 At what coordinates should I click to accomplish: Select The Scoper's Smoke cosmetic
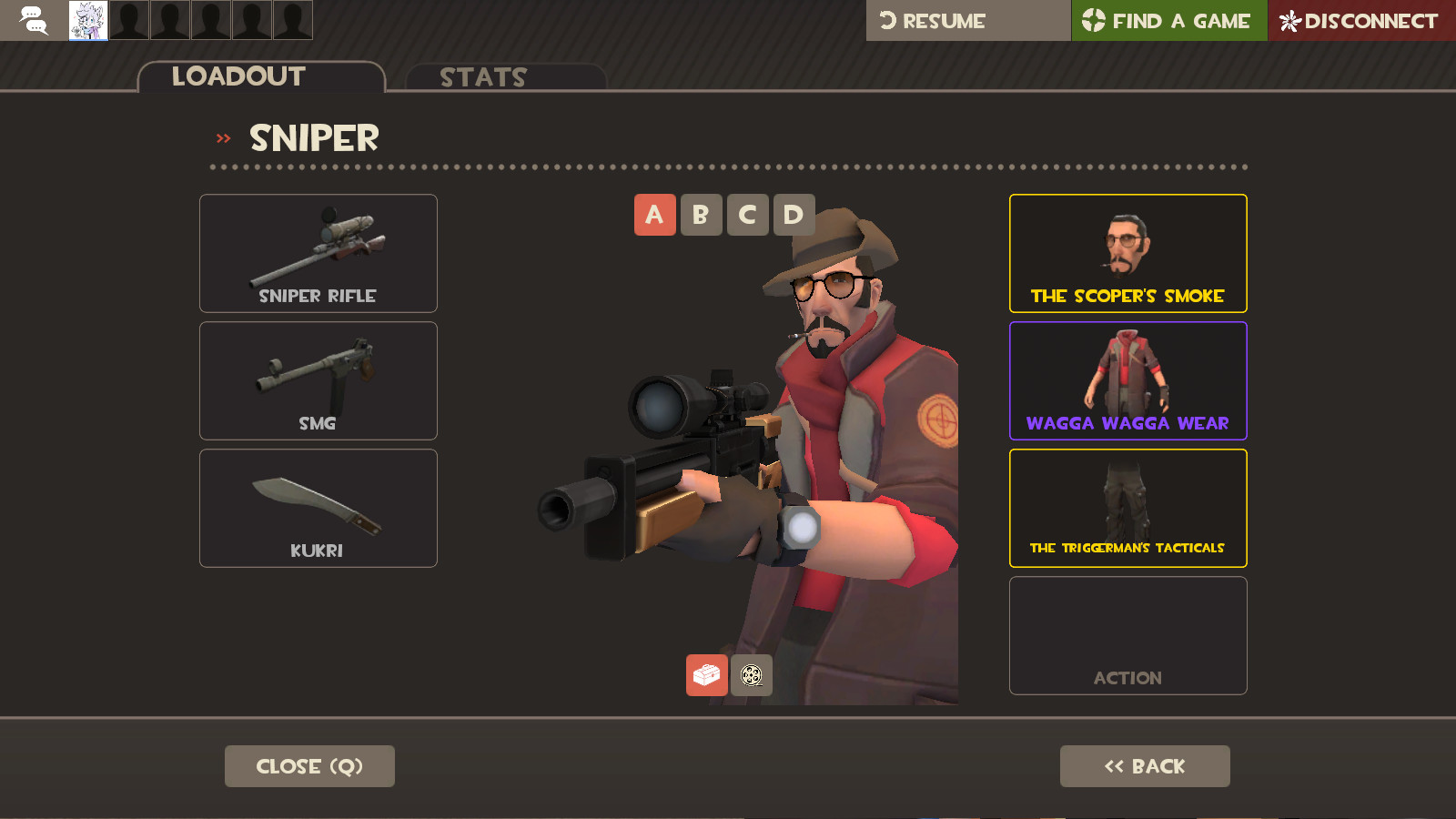click(x=1127, y=253)
